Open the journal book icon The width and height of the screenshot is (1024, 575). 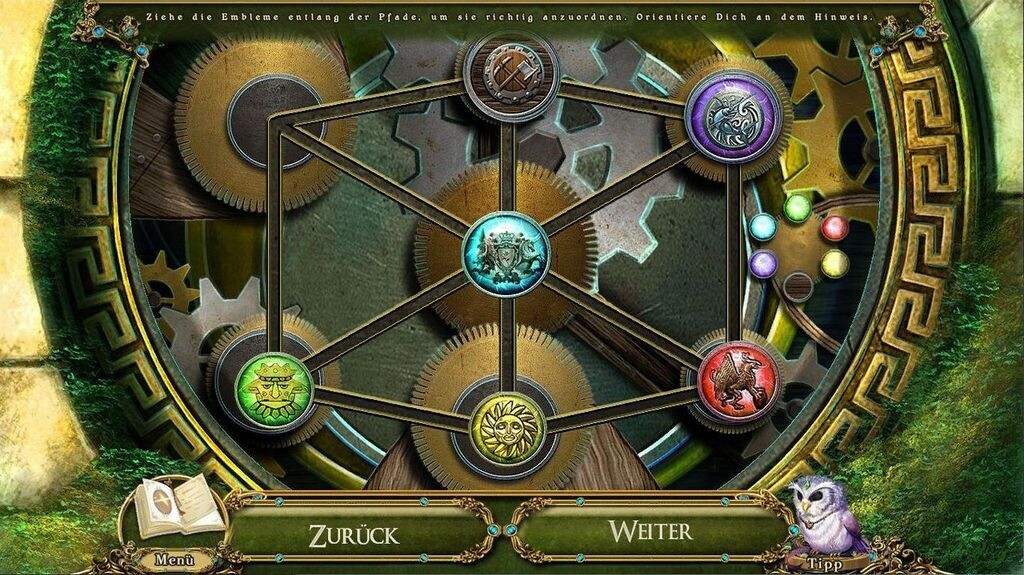pos(178,507)
